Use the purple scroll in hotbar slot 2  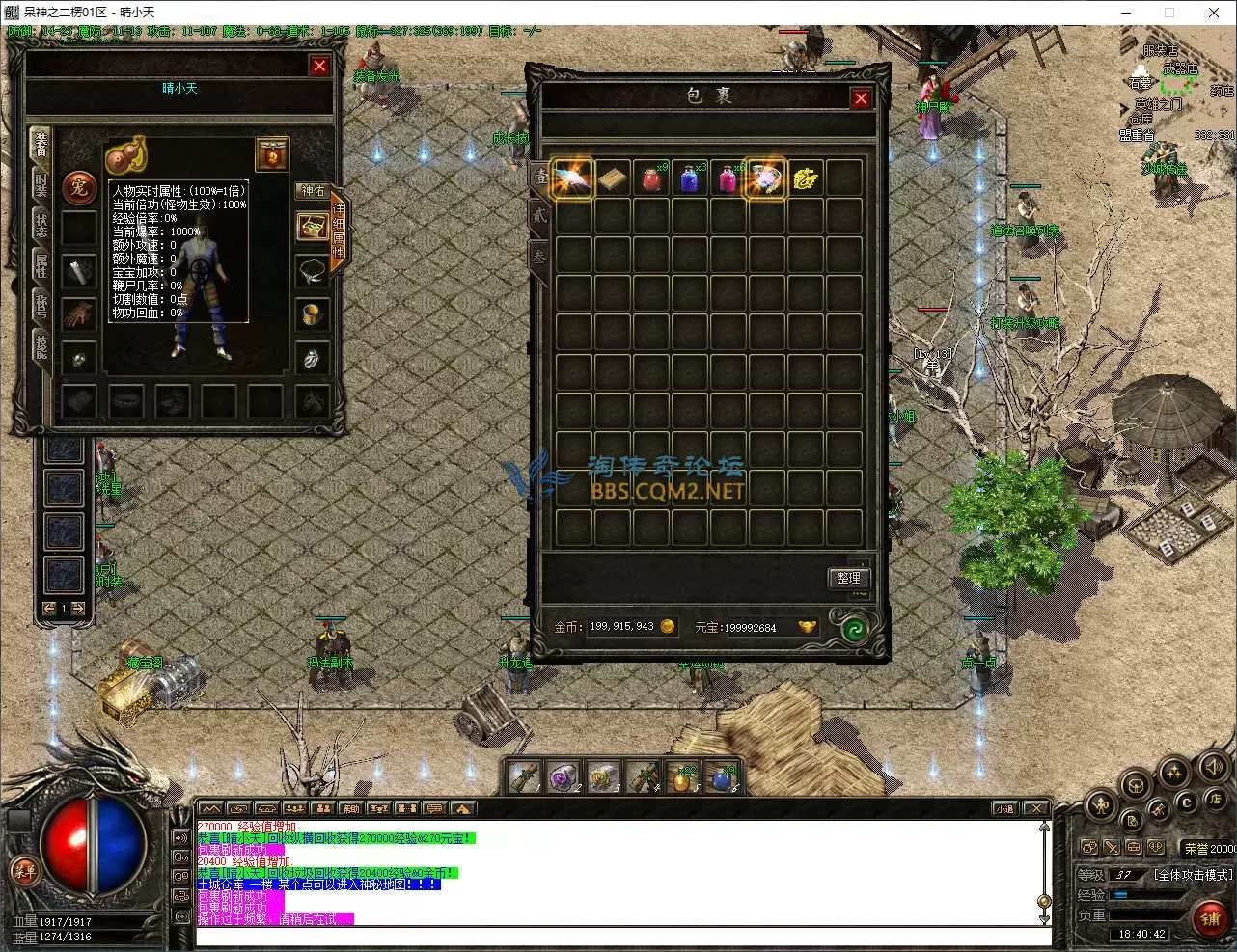(x=562, y=776)
